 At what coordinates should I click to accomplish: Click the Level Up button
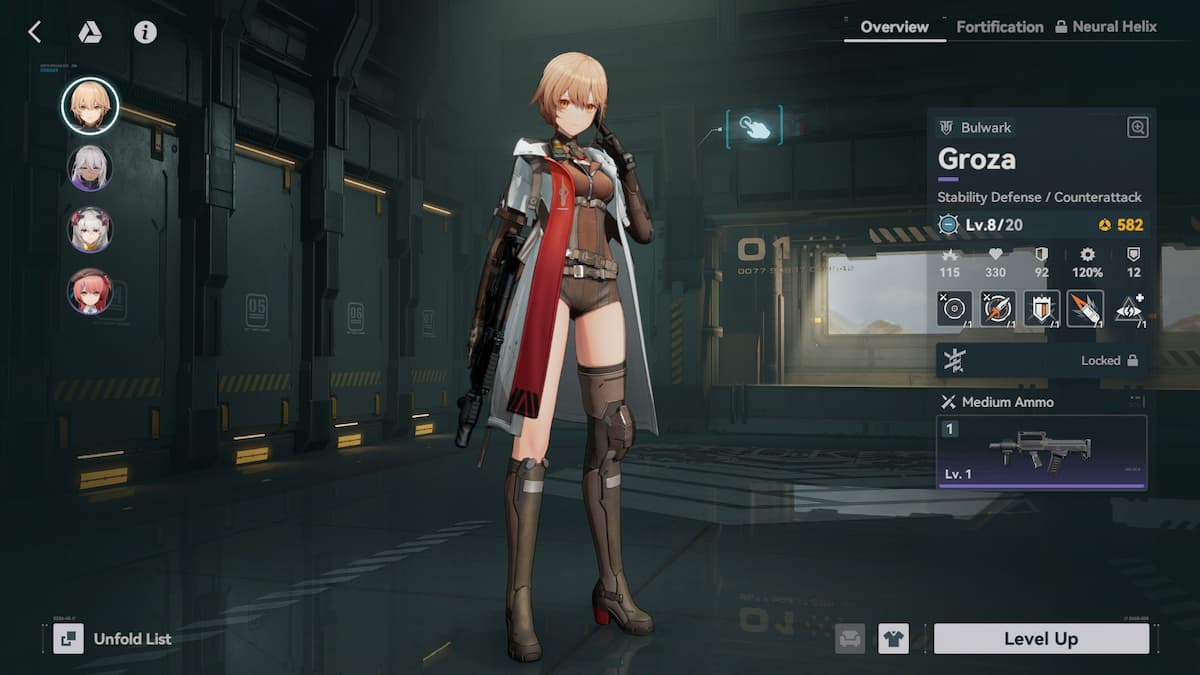click(x=1040, y=638)
